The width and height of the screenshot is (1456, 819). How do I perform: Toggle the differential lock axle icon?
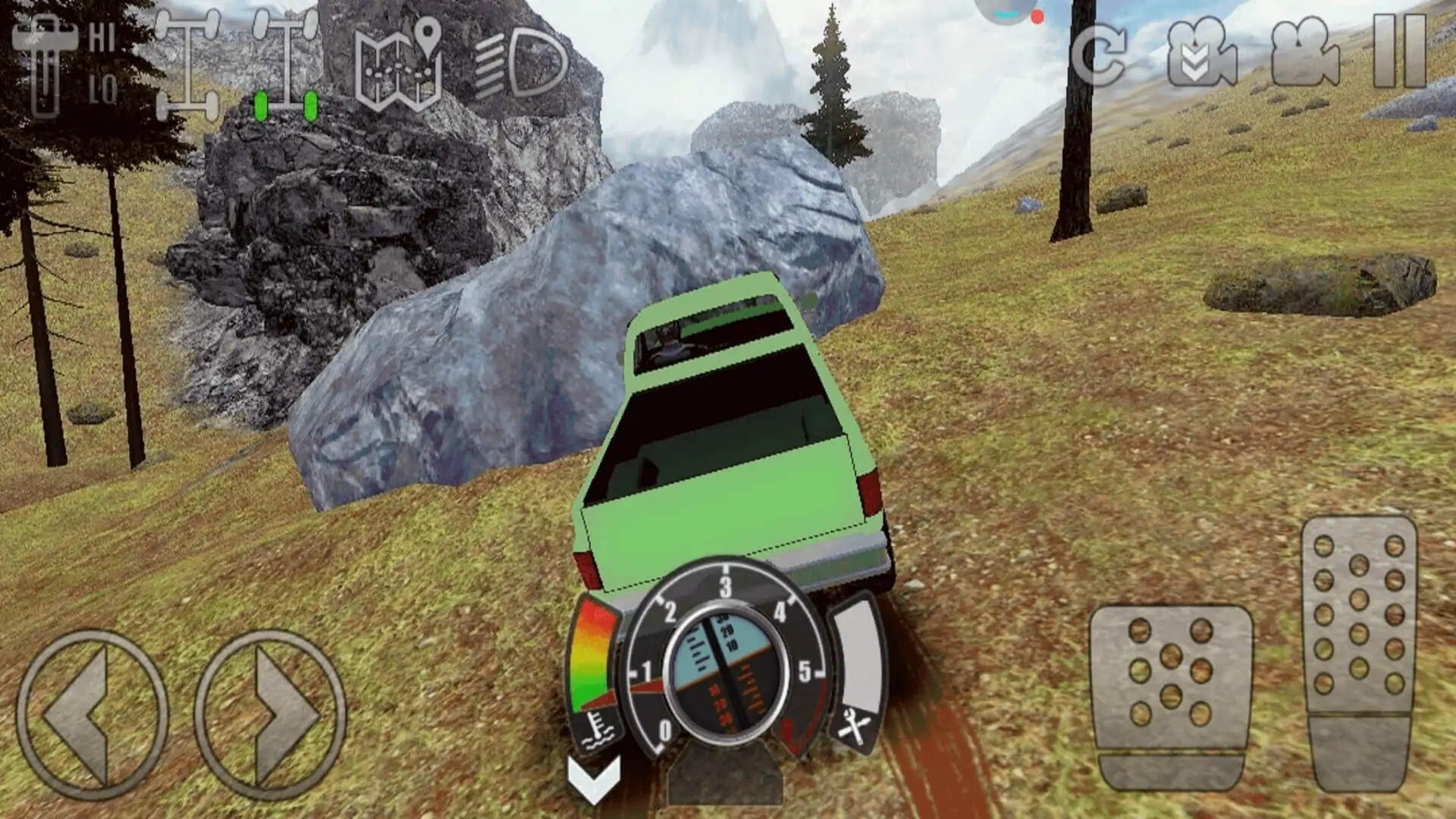[187, 65]
